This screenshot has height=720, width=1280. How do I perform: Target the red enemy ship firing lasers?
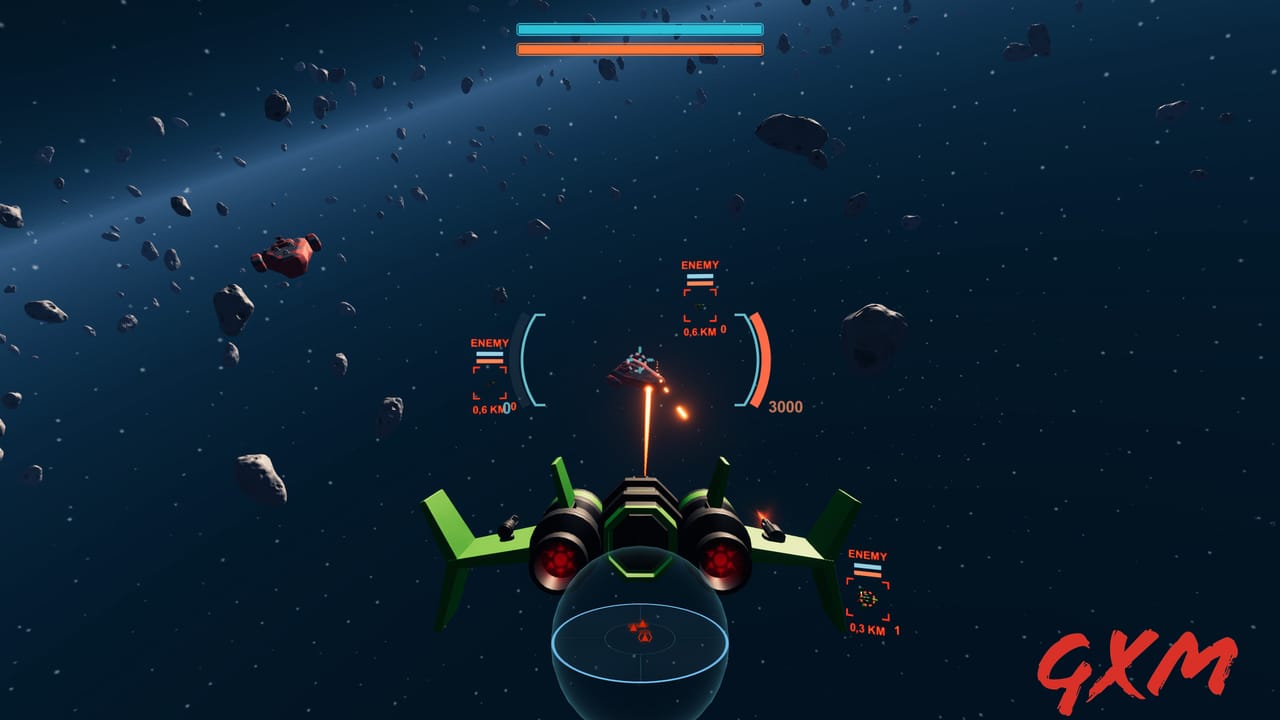637,371
